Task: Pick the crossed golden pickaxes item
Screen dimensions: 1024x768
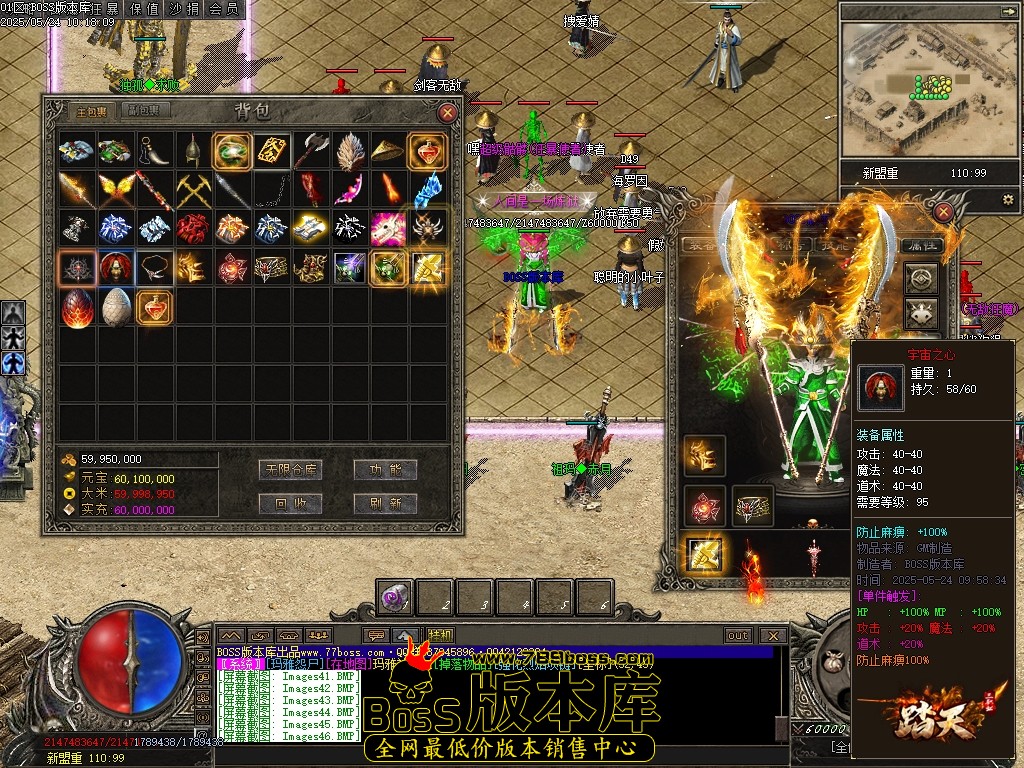Action: tap(193, 189)
